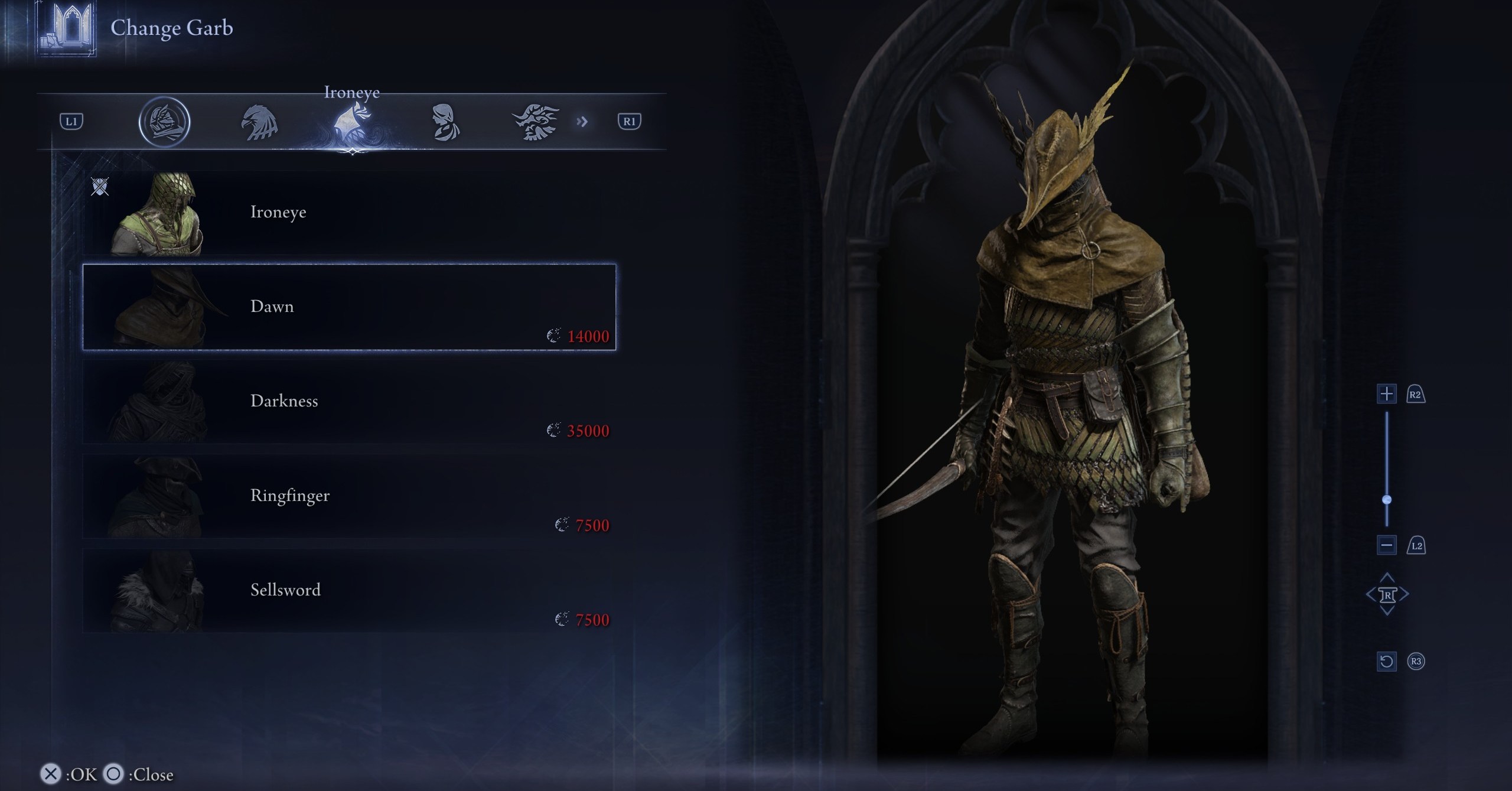Choose the Sellsword garb option
The image size is (1512, 791).
[x=348, y=591]
